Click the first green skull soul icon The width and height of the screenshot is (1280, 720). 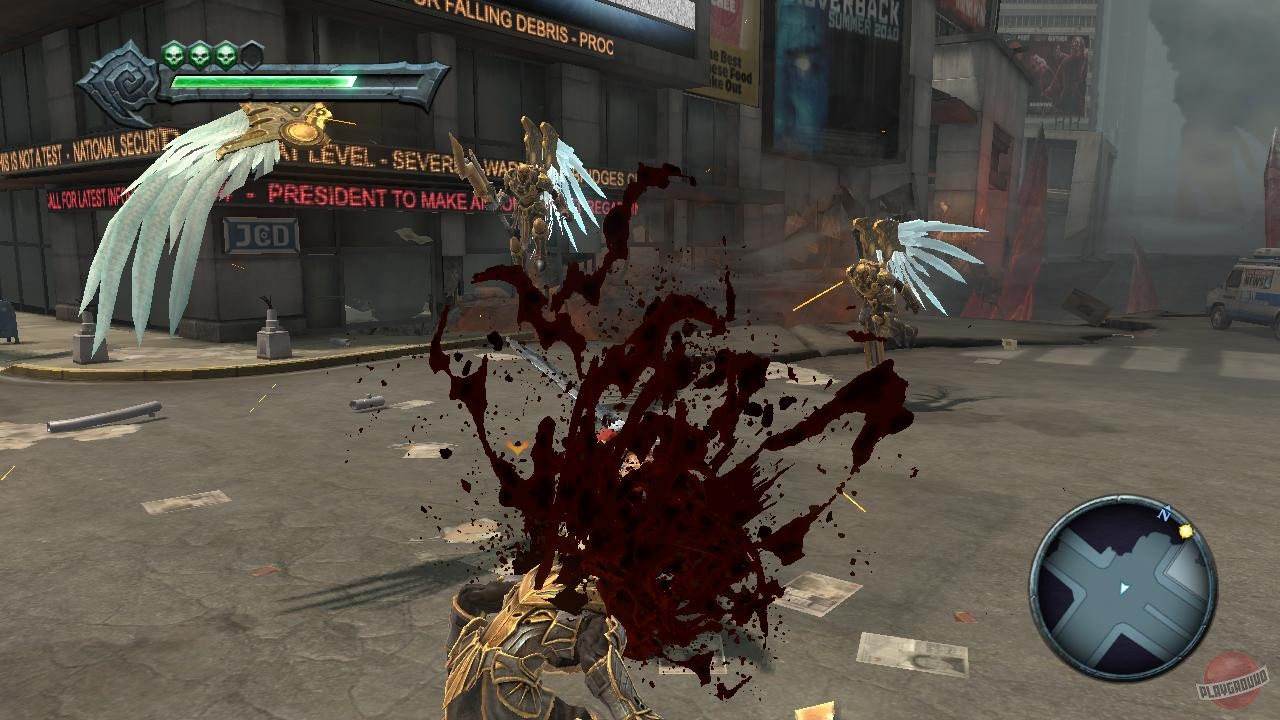(174, 55)
